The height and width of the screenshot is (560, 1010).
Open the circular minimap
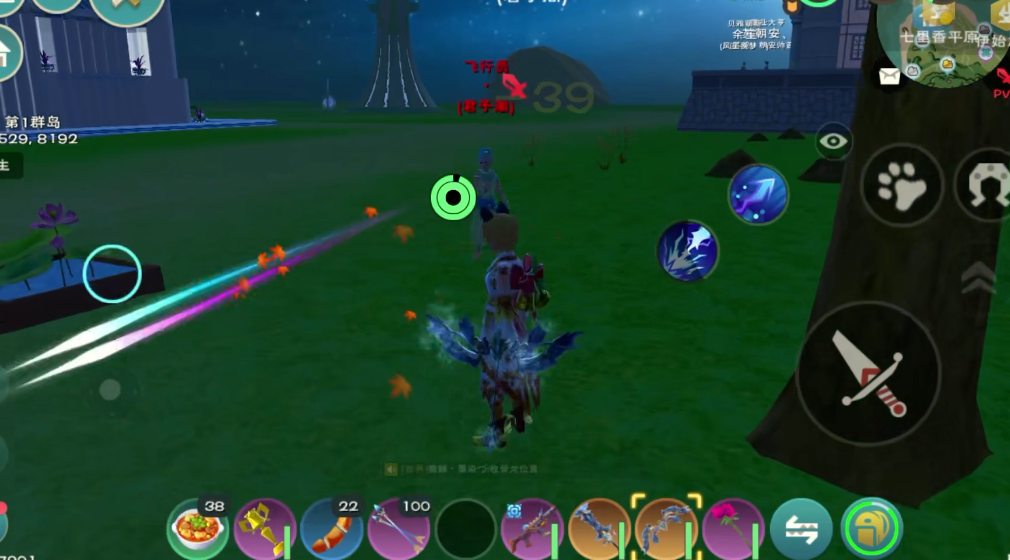(940, 40)
